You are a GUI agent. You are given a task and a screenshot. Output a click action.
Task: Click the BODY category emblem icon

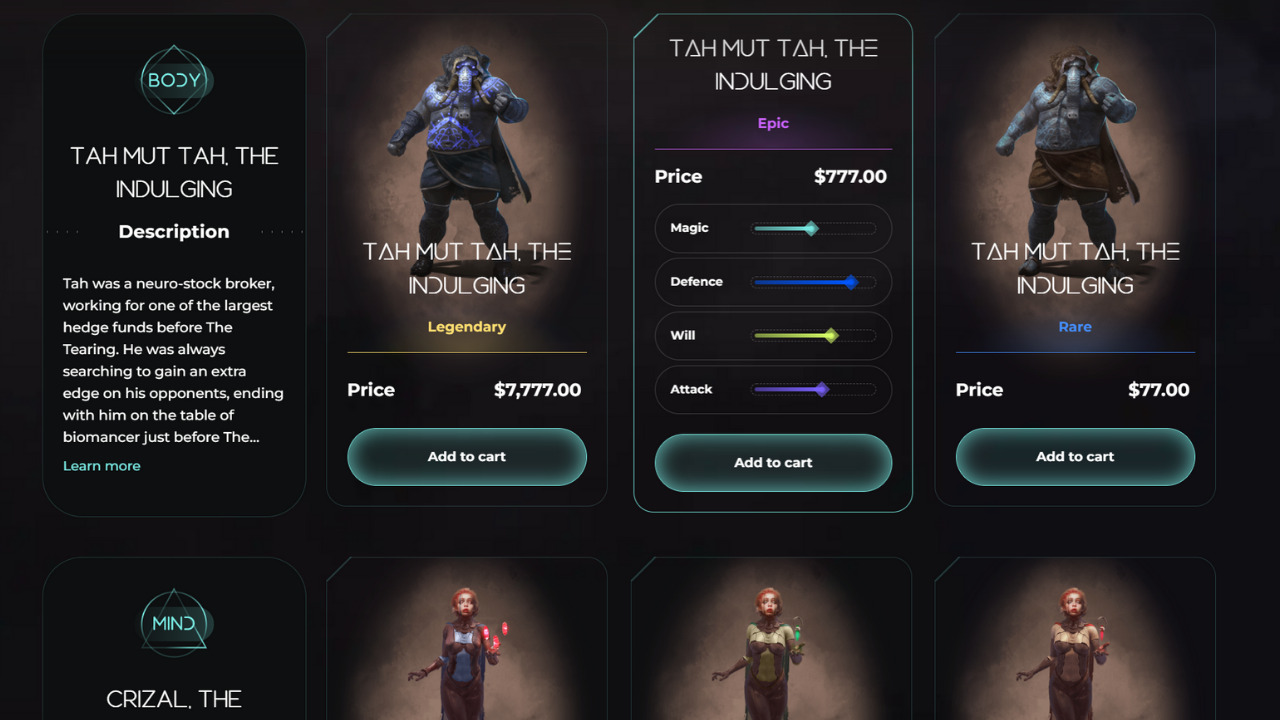tap(174, 80)
